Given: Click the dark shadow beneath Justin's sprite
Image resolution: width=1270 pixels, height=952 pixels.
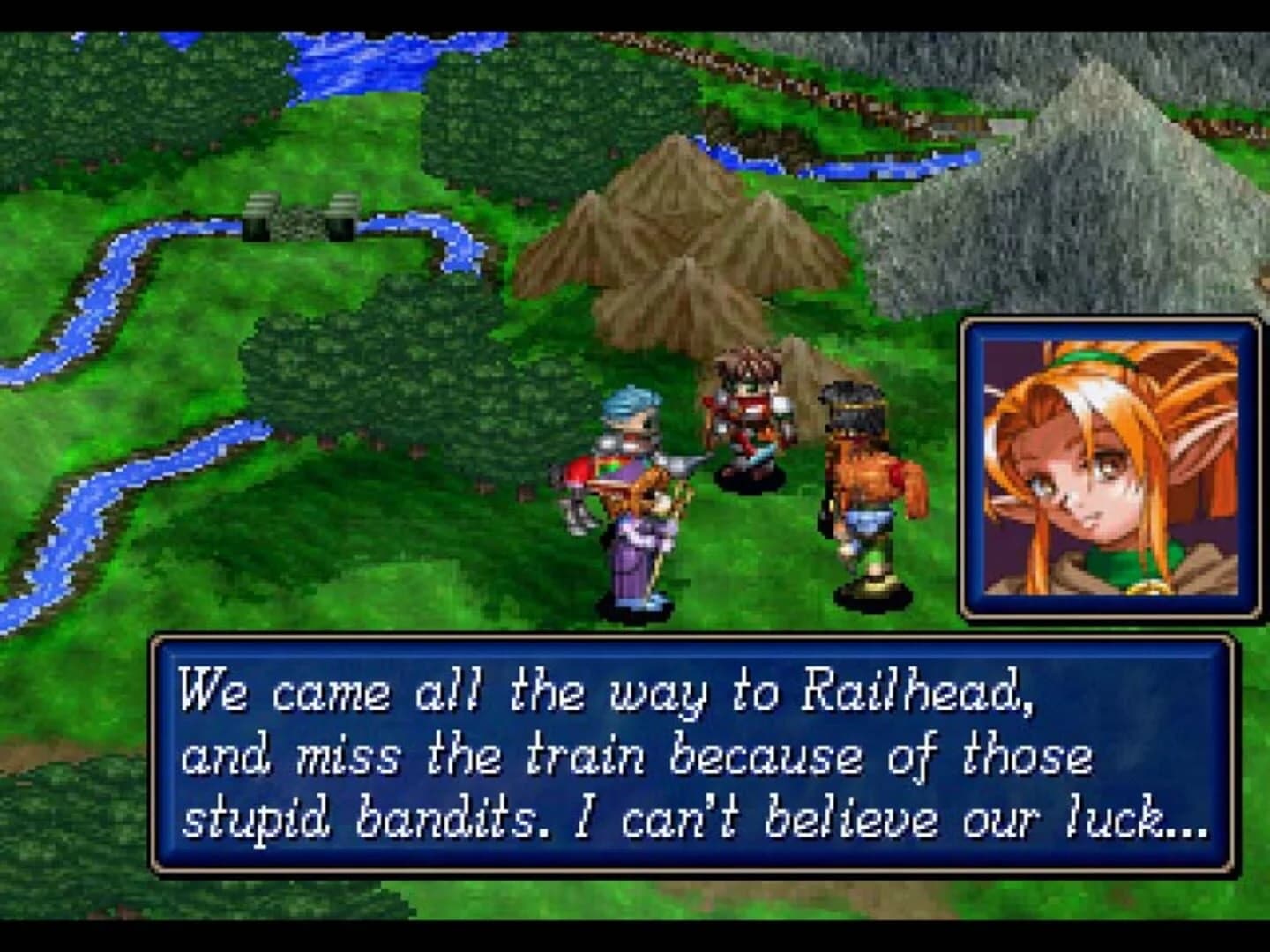Looking at the screenshot, I should pos(748,478).
